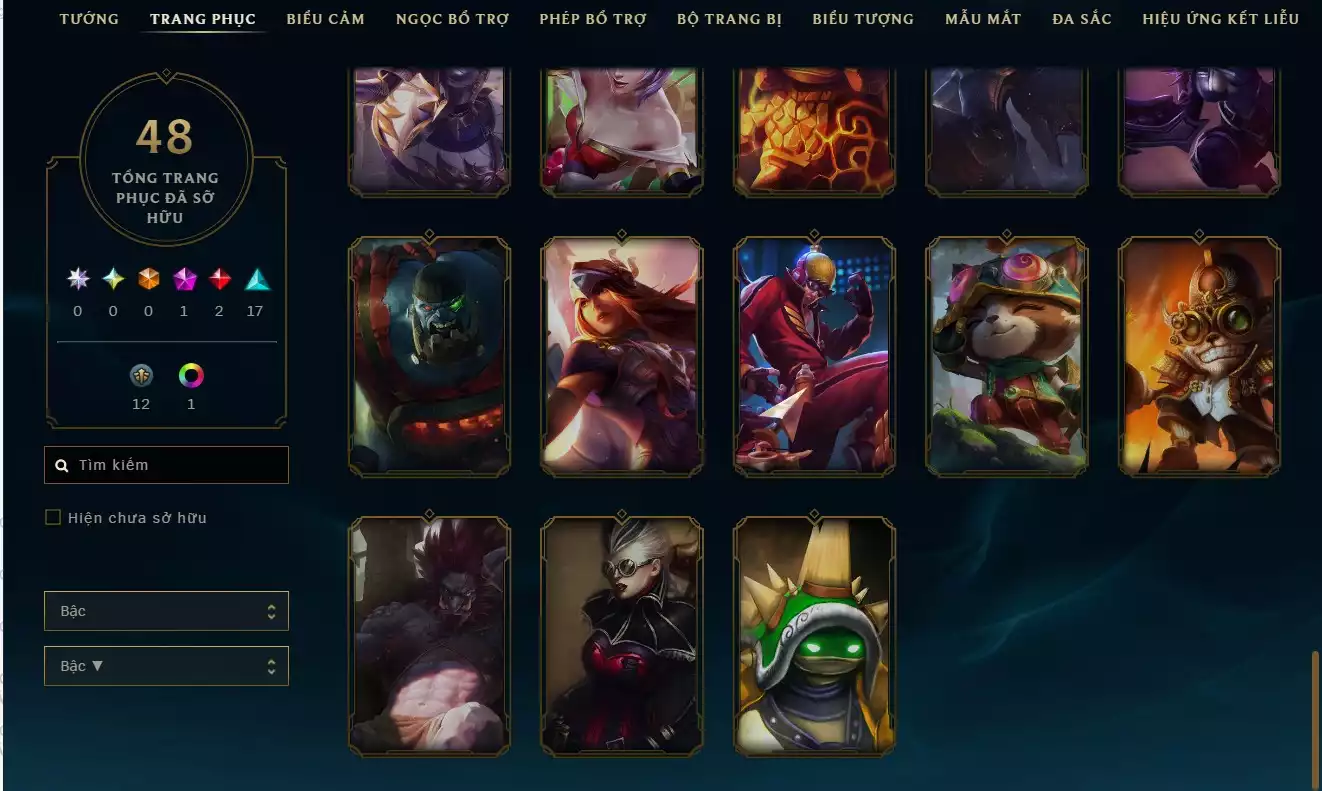
Task: Open the 'Bậc ▼' sort dropdown
Action: pyautogui.click(x=166, y=665)
